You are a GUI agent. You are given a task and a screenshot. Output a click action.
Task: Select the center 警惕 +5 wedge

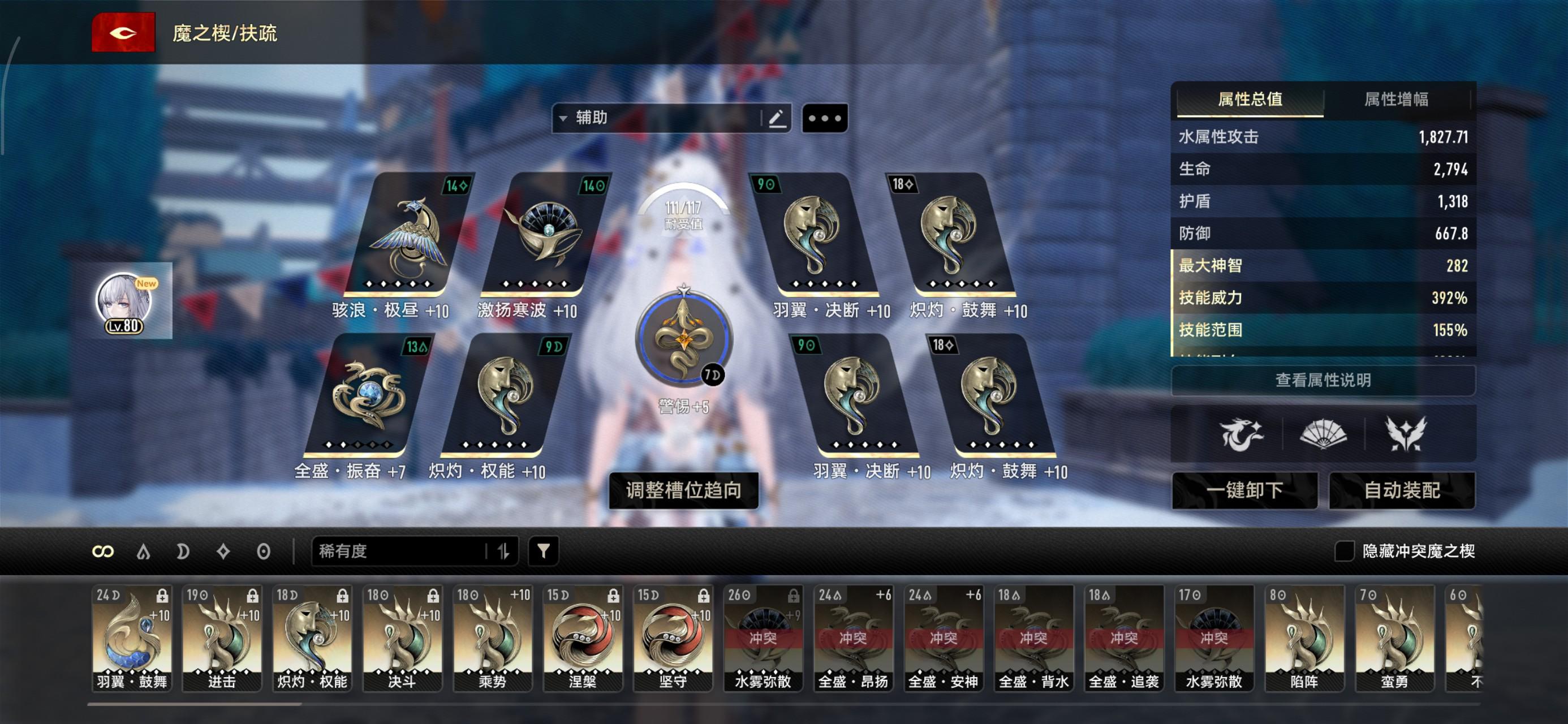[x=683, y=338]
